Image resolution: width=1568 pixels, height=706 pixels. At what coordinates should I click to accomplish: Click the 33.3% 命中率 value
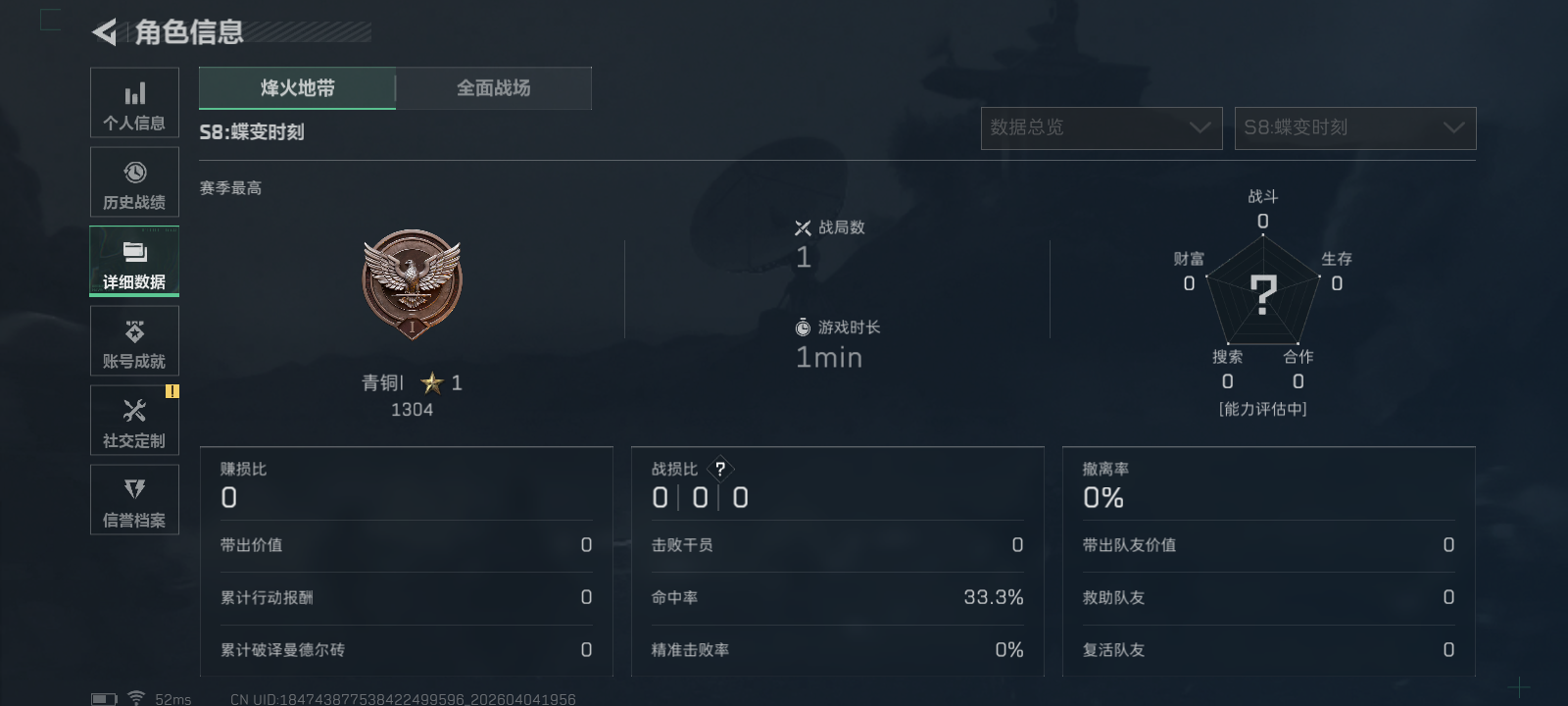coord(993,596)
